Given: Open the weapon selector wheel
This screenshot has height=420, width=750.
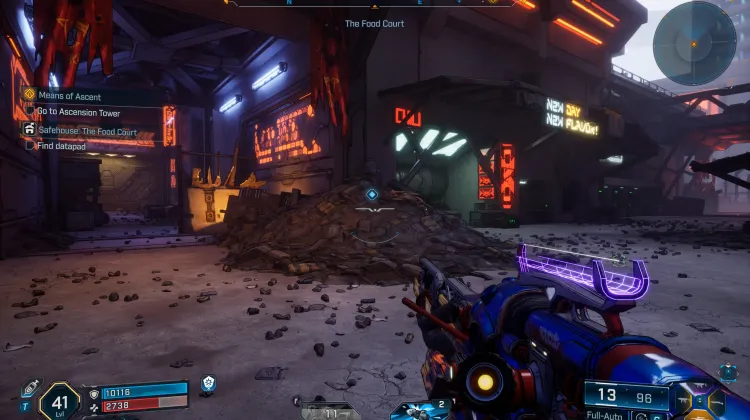Looking at the screenshot, I should (708, 400).
